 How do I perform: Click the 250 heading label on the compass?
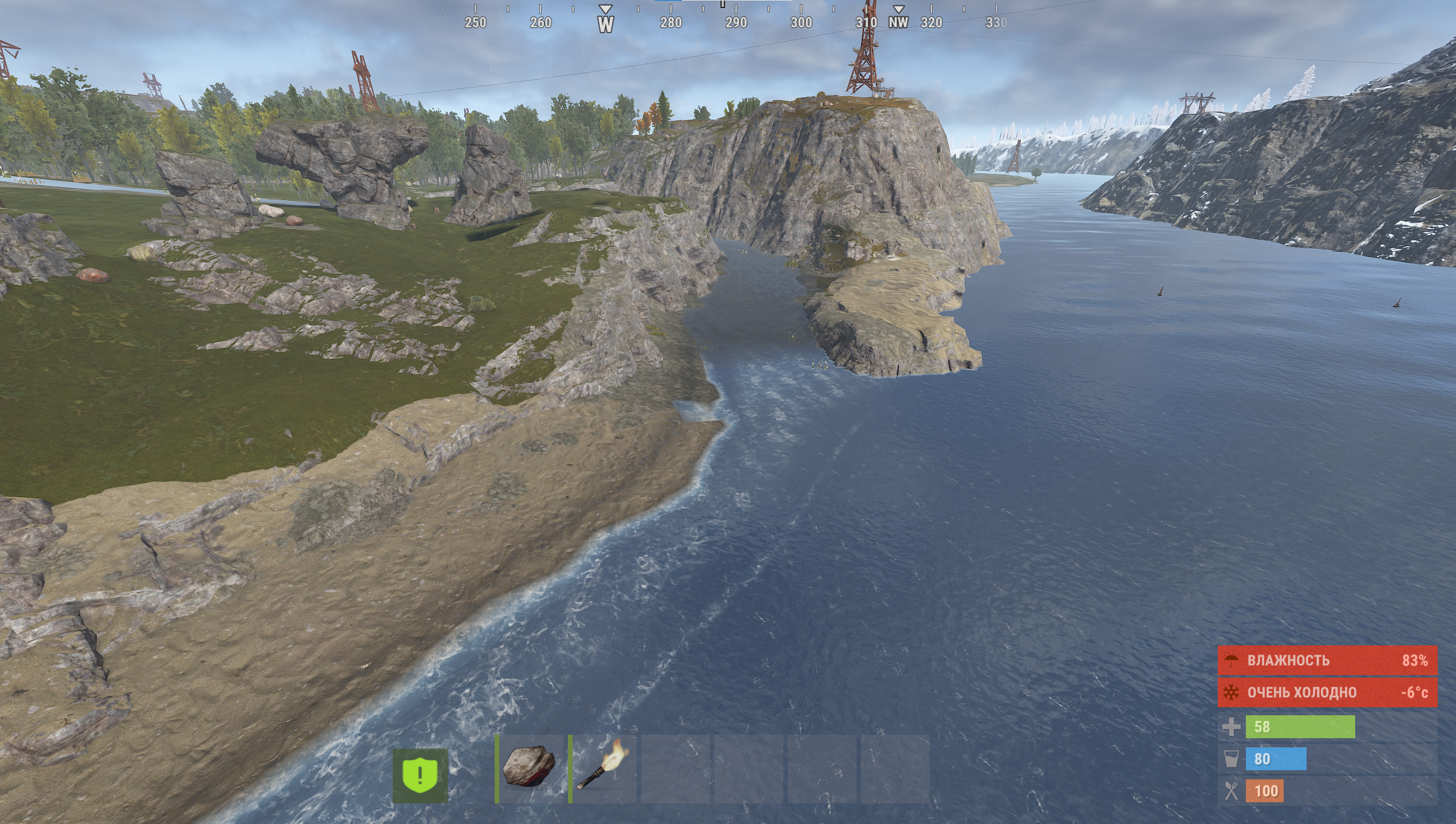point(475,23)
